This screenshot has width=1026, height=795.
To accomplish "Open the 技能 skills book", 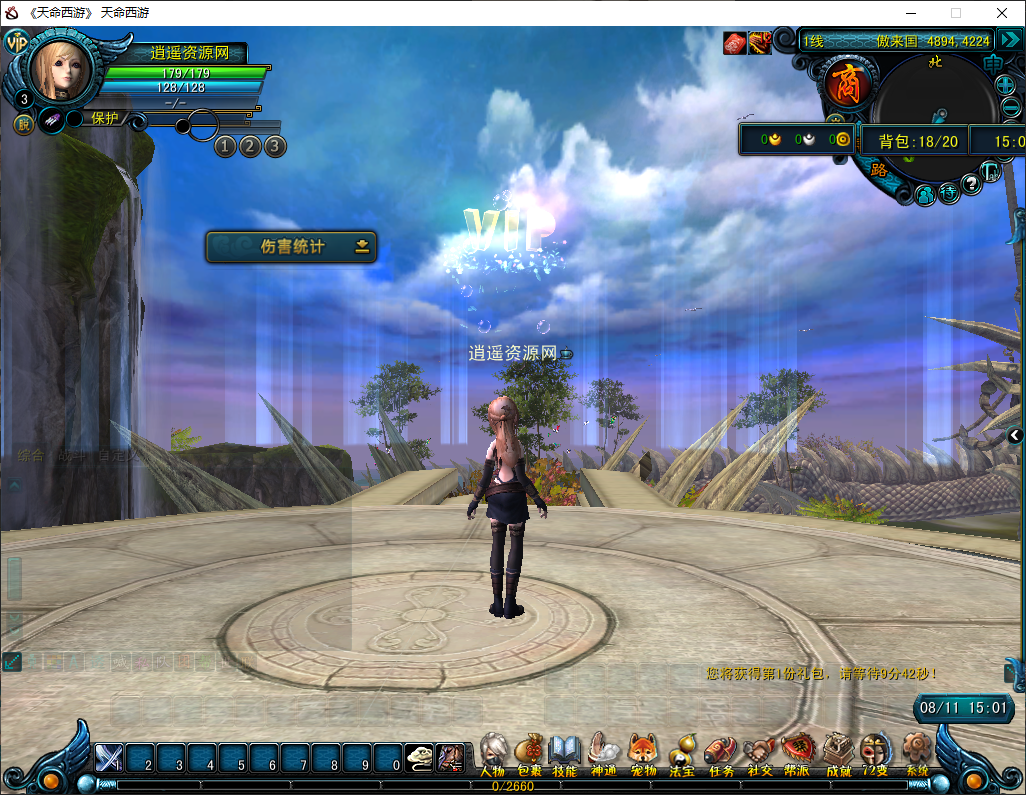I will point(565,751).
